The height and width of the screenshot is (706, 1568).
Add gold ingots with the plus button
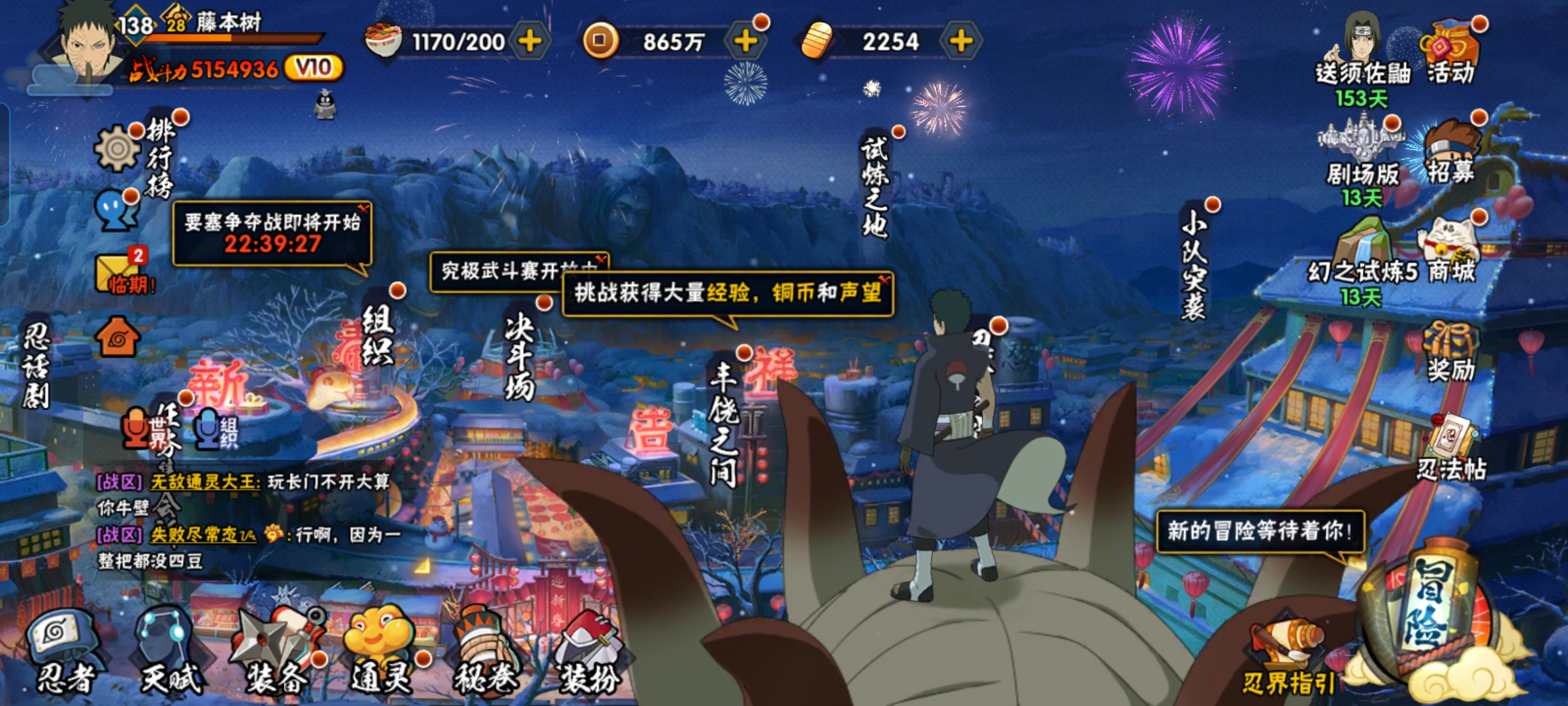point(960,41)
